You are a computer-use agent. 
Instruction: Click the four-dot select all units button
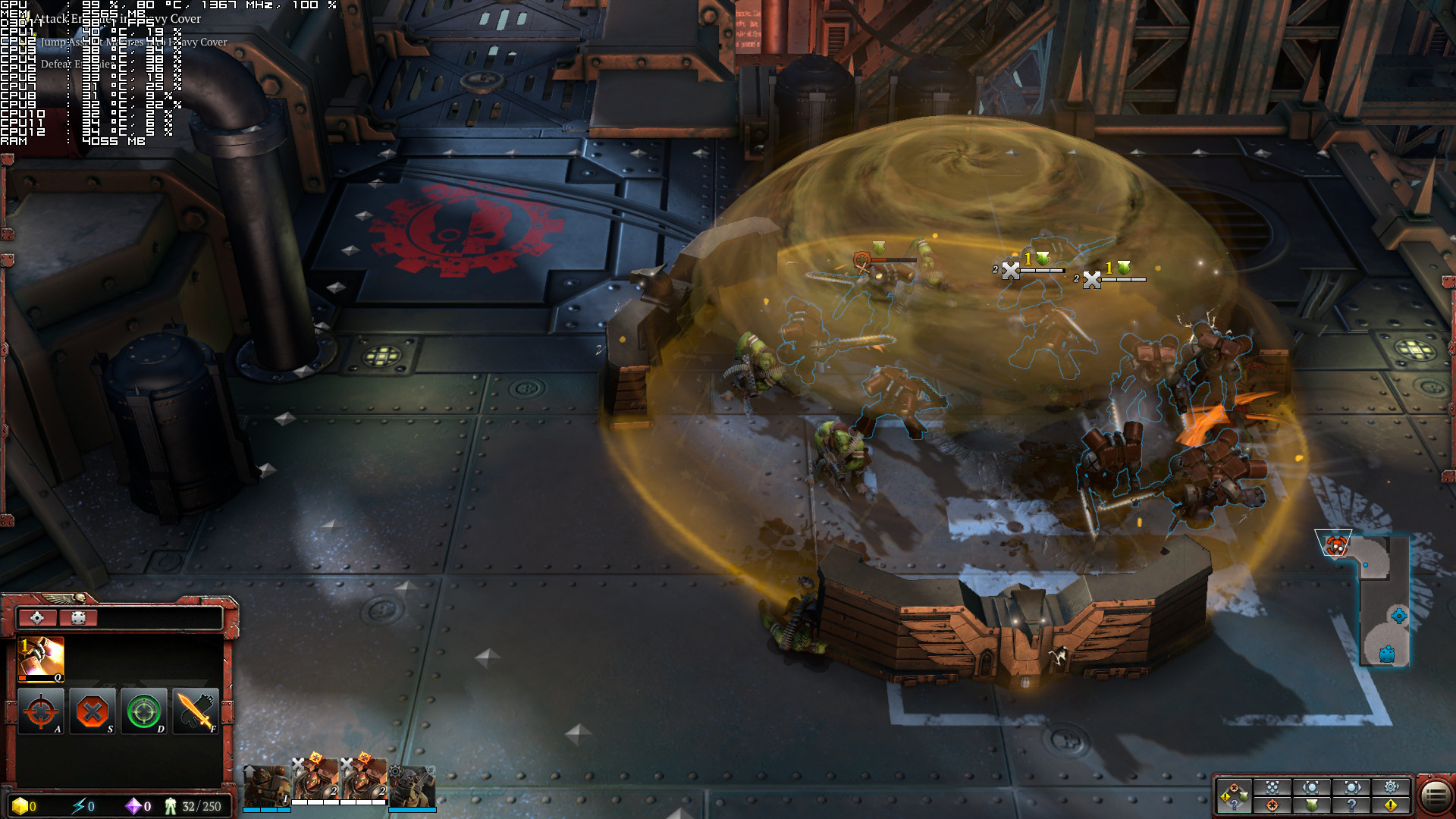tap(1272, 787)
